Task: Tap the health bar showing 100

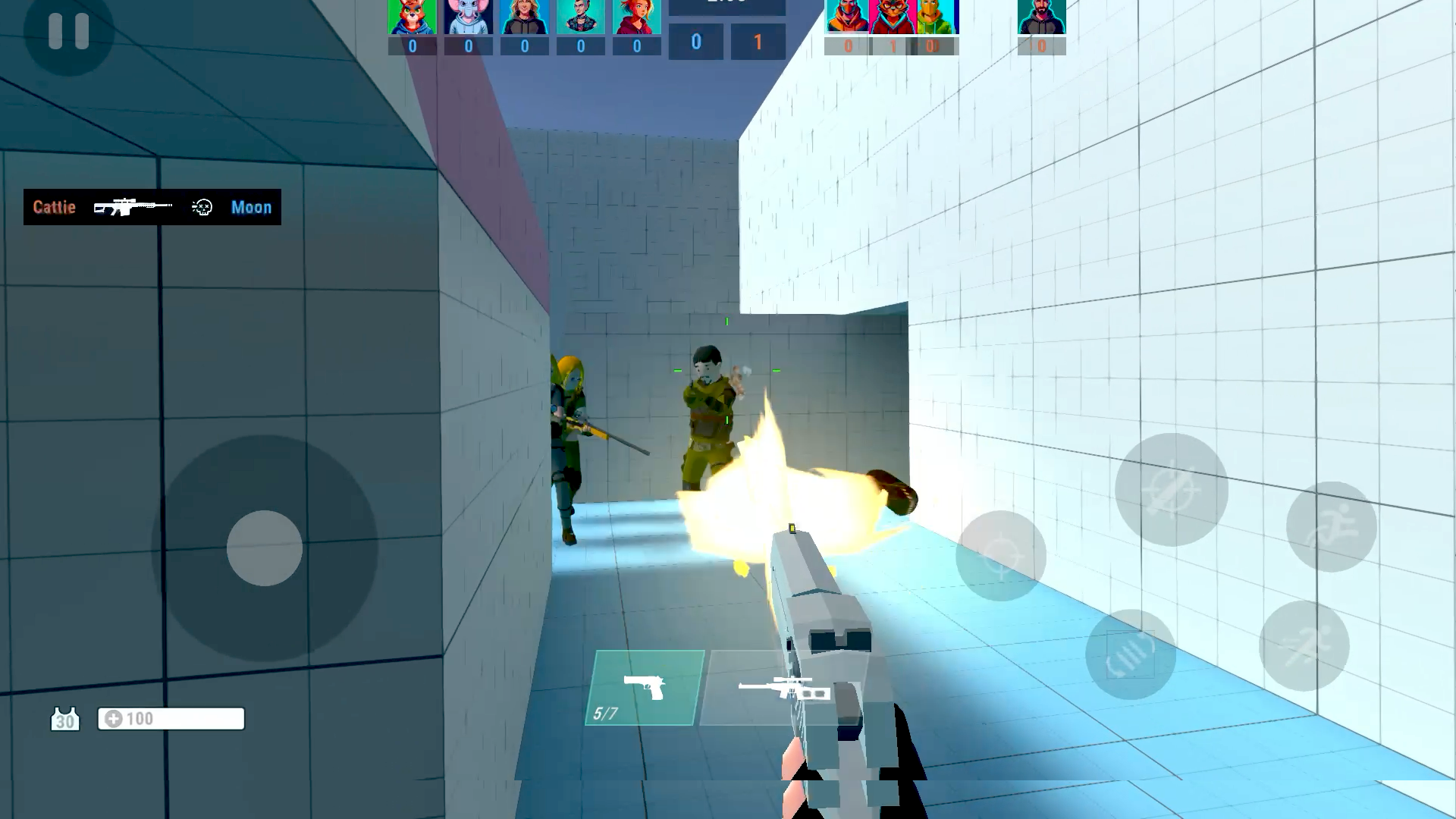Action: (171, 718)
